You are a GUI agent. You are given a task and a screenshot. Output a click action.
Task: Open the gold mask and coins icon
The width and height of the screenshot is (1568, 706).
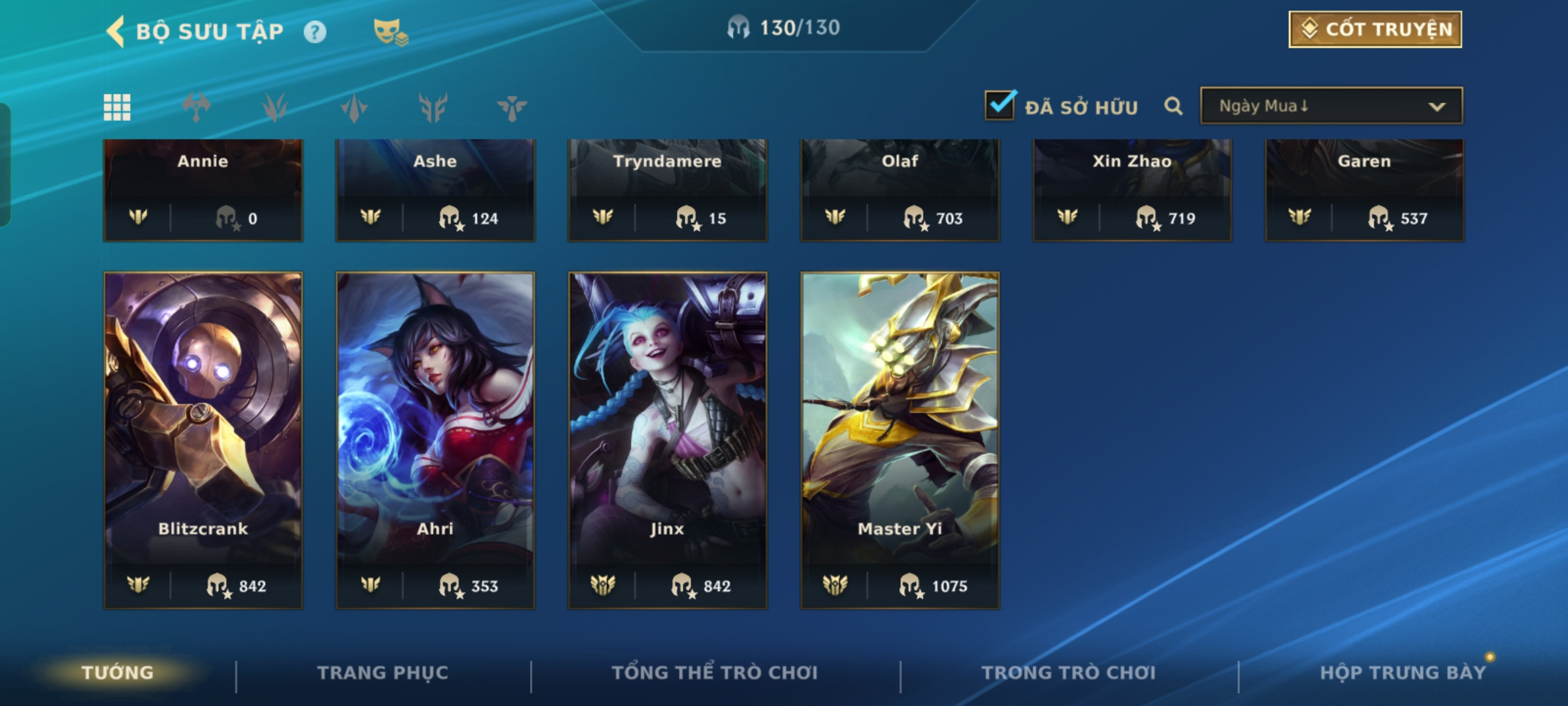[390, 31]
